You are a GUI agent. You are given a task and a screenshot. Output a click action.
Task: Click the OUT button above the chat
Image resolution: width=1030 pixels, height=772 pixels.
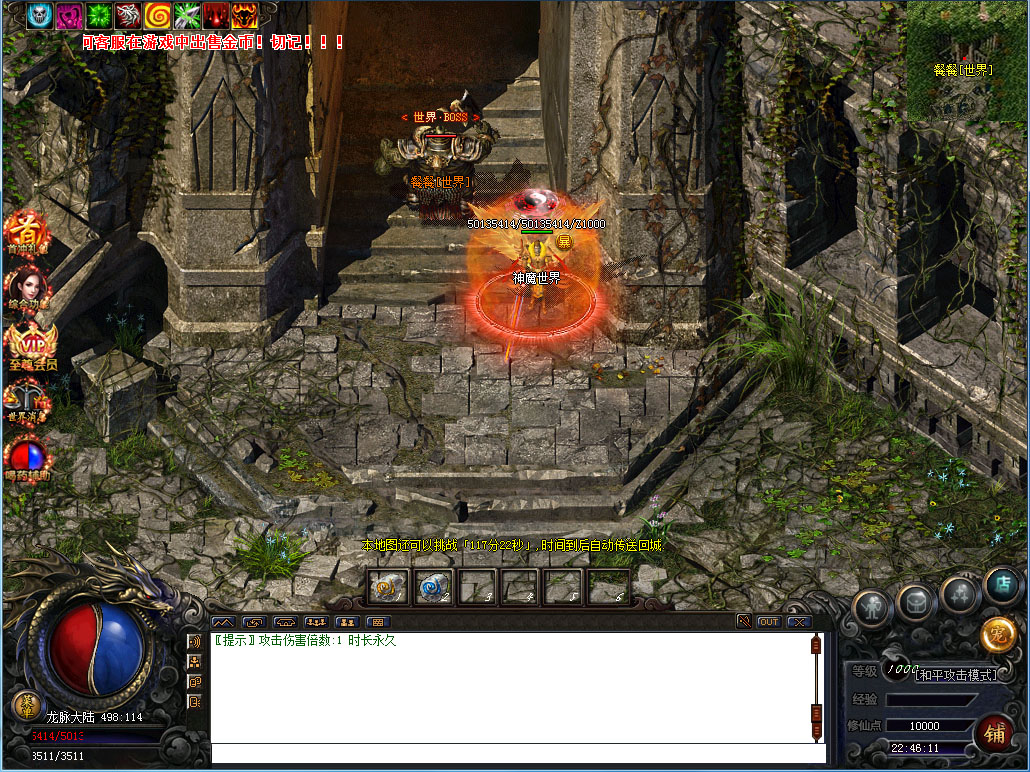click(x=768, y=622)
